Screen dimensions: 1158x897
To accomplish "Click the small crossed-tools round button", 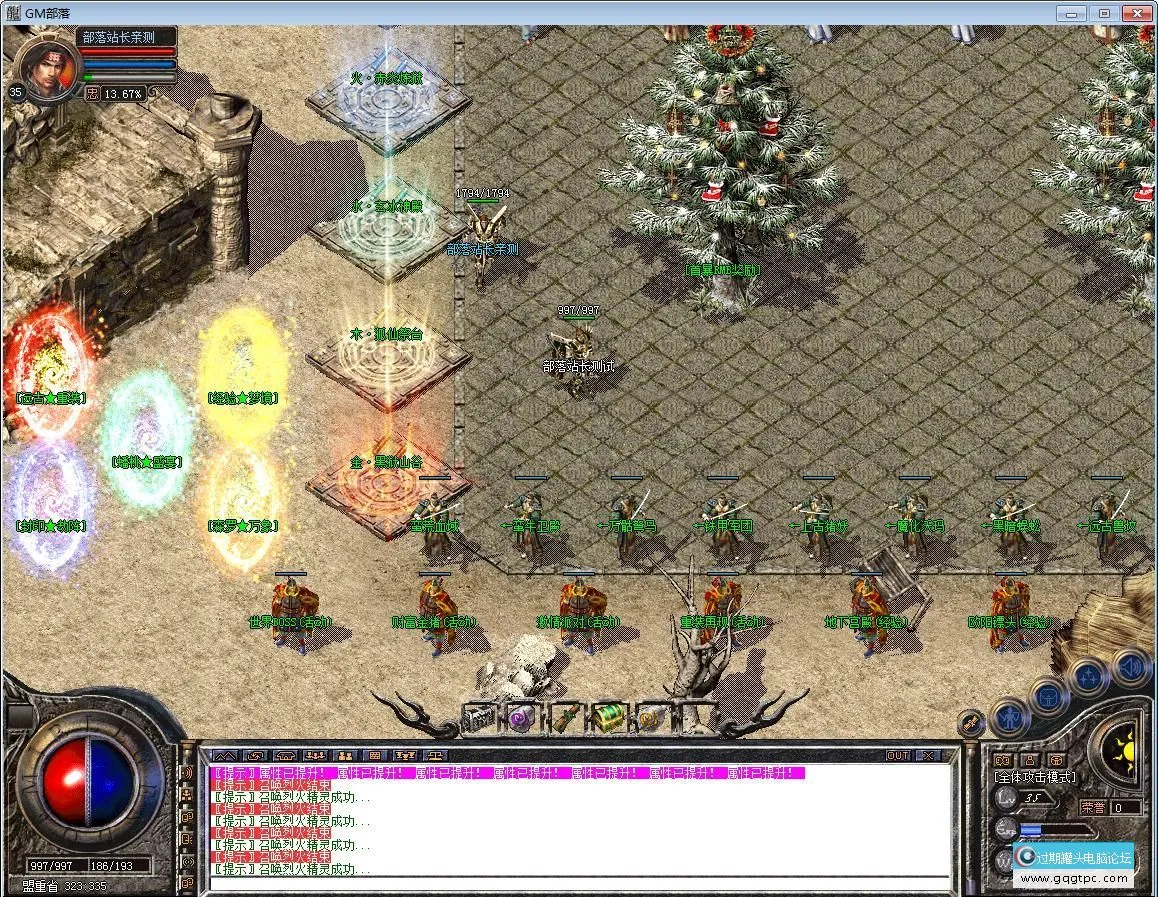I will pos(969,722).
